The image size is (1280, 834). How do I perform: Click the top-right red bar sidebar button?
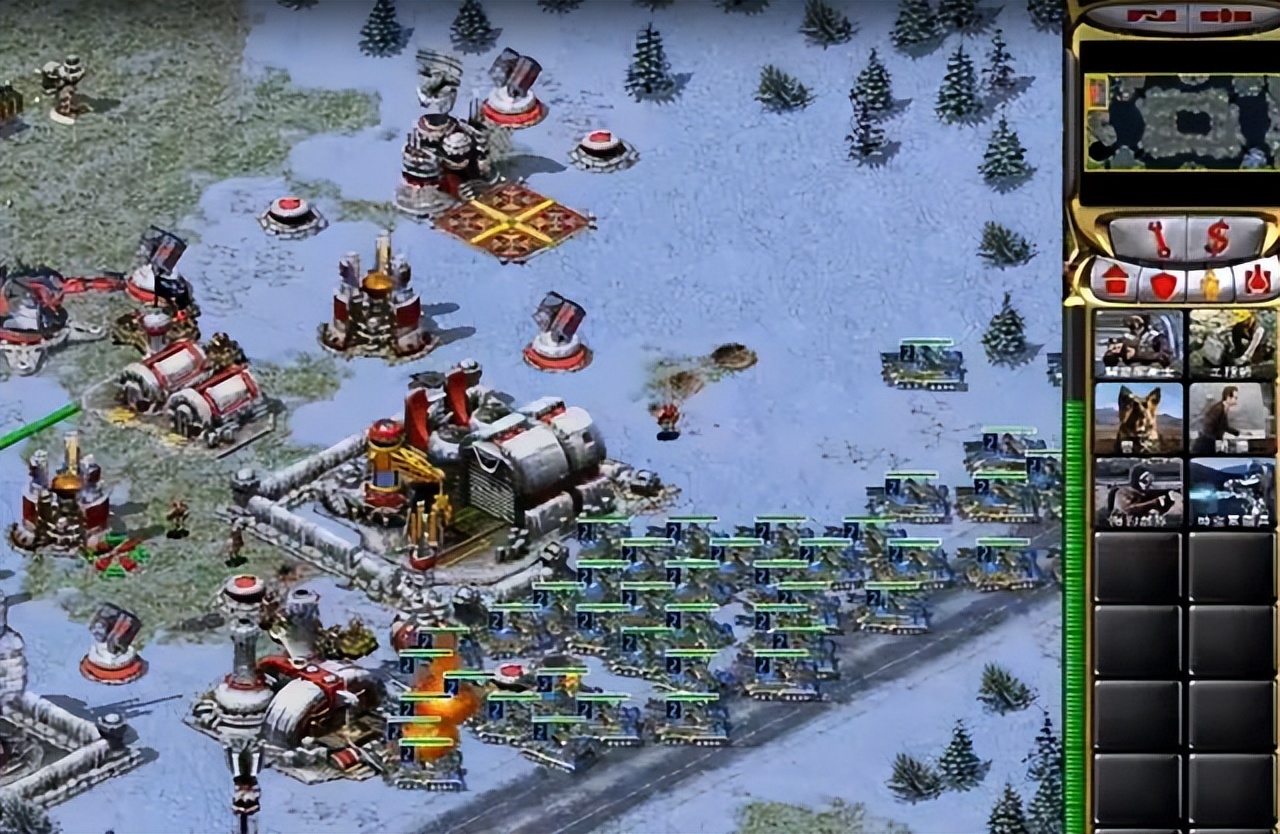[1225, 16]
